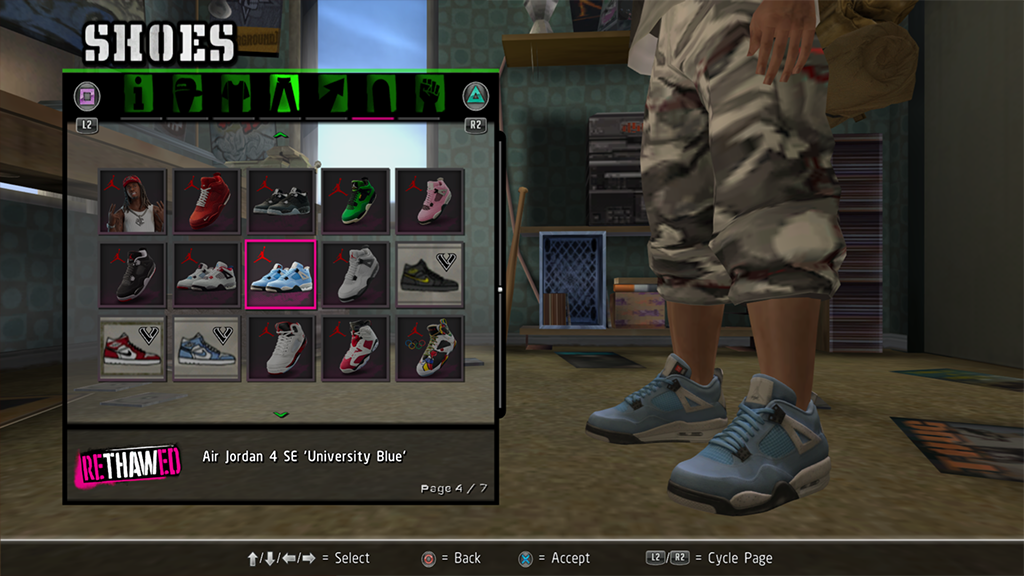The height and width of the screenshot is (576, 1024).
Task: Select the black and grey Jordan 4 pair
Action: (280, 201)
